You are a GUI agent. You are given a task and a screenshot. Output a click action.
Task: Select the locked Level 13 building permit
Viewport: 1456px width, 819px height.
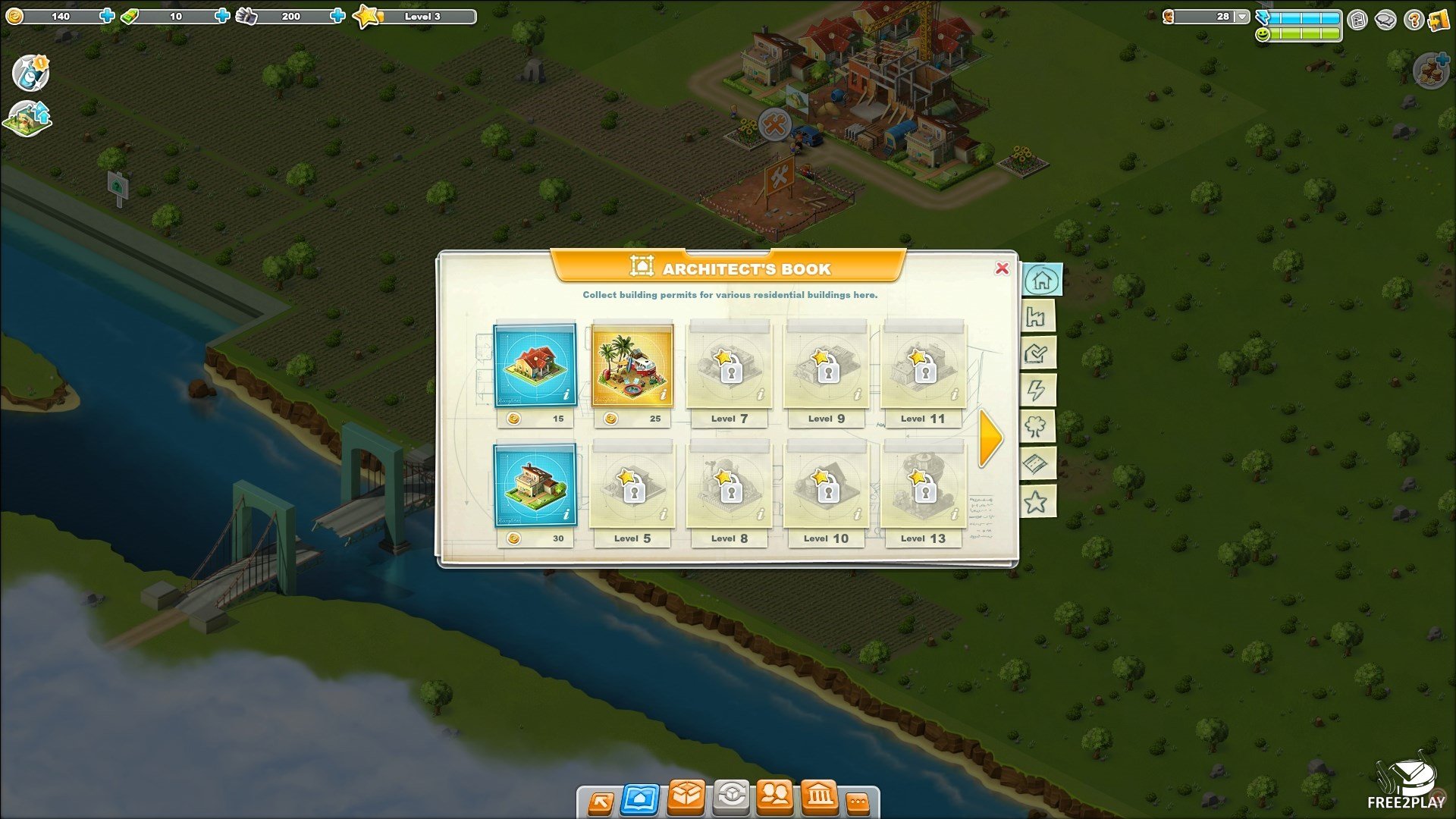click(x=923, y=485)
